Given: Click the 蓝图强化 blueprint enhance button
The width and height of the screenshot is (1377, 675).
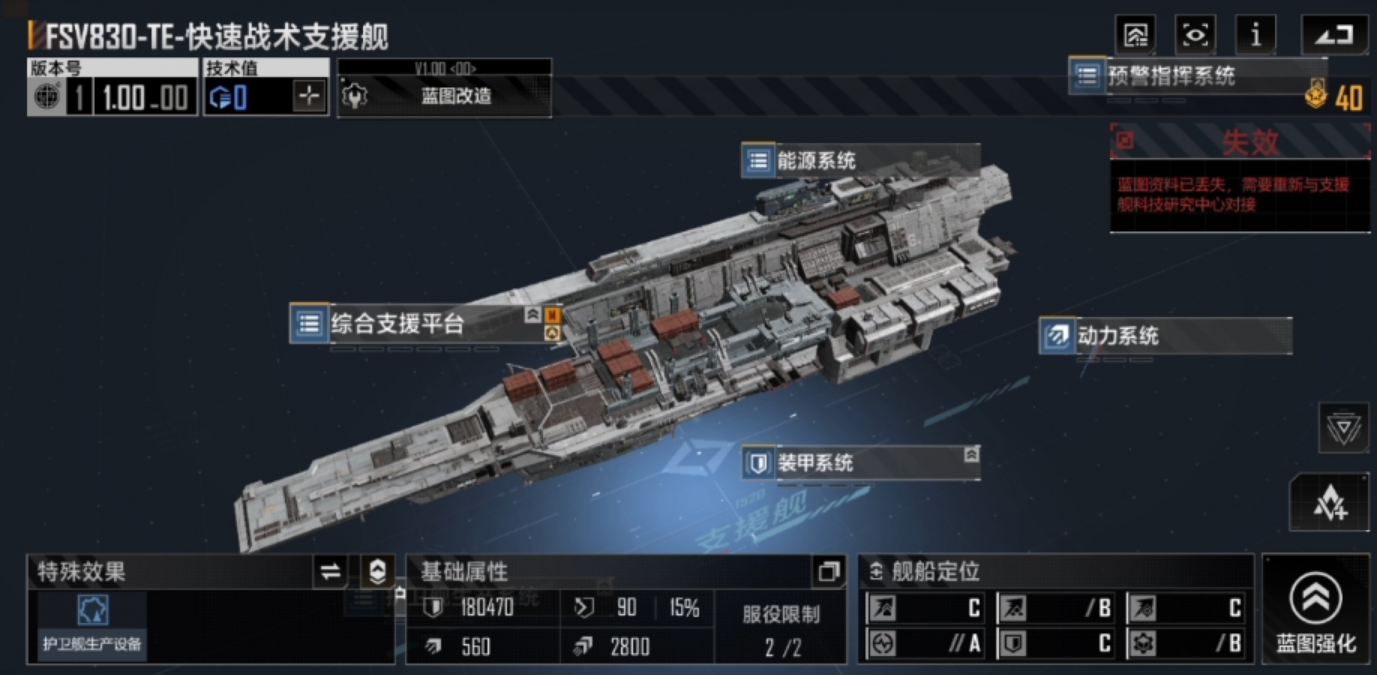Looking at the screenshot, I should [1315, 610].
